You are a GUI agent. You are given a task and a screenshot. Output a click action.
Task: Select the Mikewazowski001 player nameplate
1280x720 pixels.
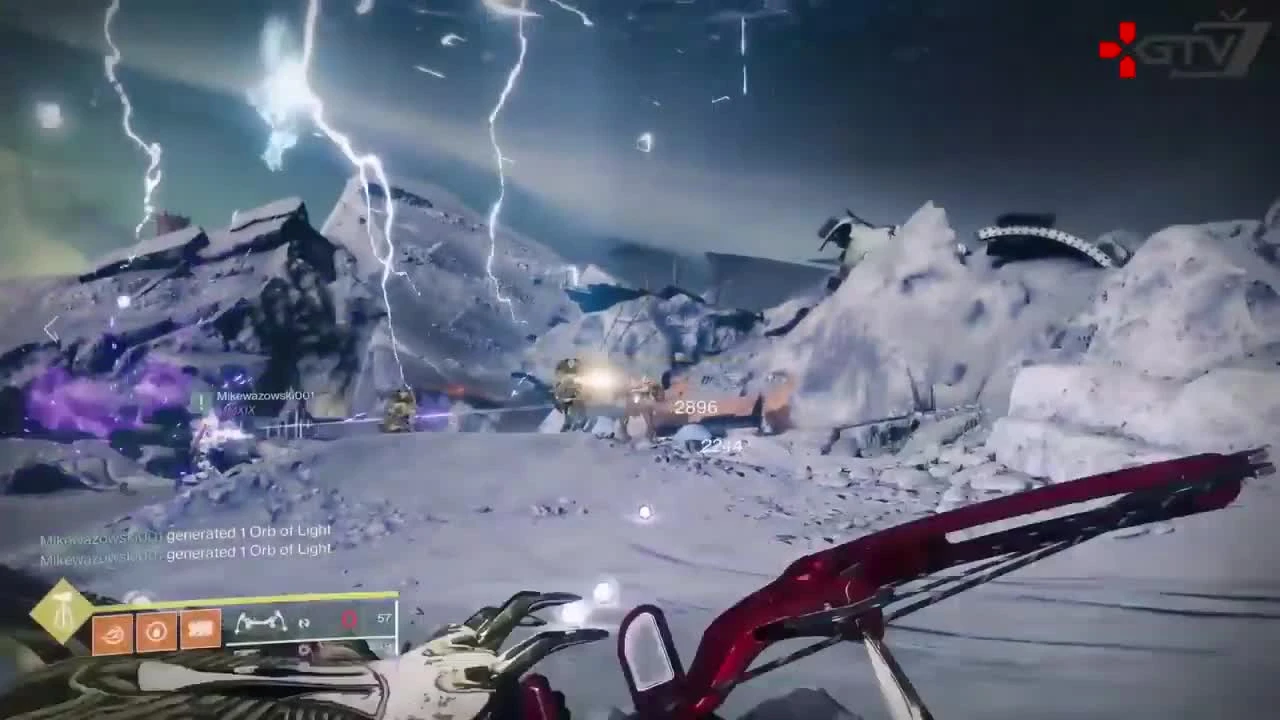coord(264,396)
